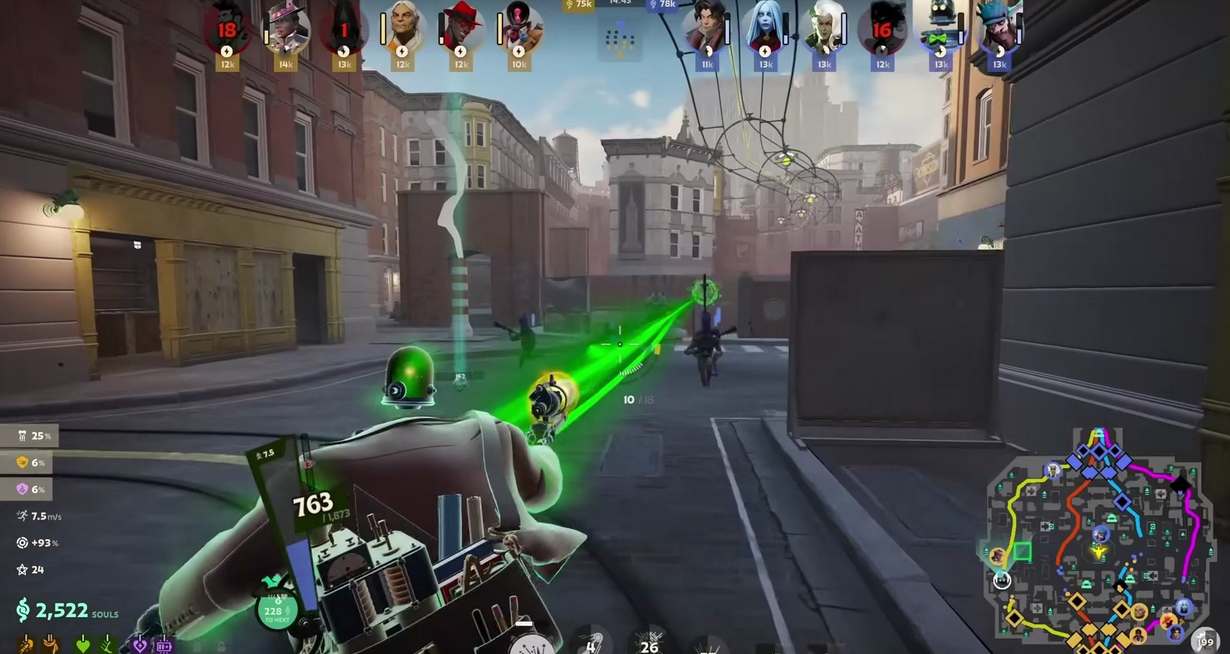Screen dimensions: 1230x654
Task: Select the white-haired hero portrait on blue team
Action: 824,27
